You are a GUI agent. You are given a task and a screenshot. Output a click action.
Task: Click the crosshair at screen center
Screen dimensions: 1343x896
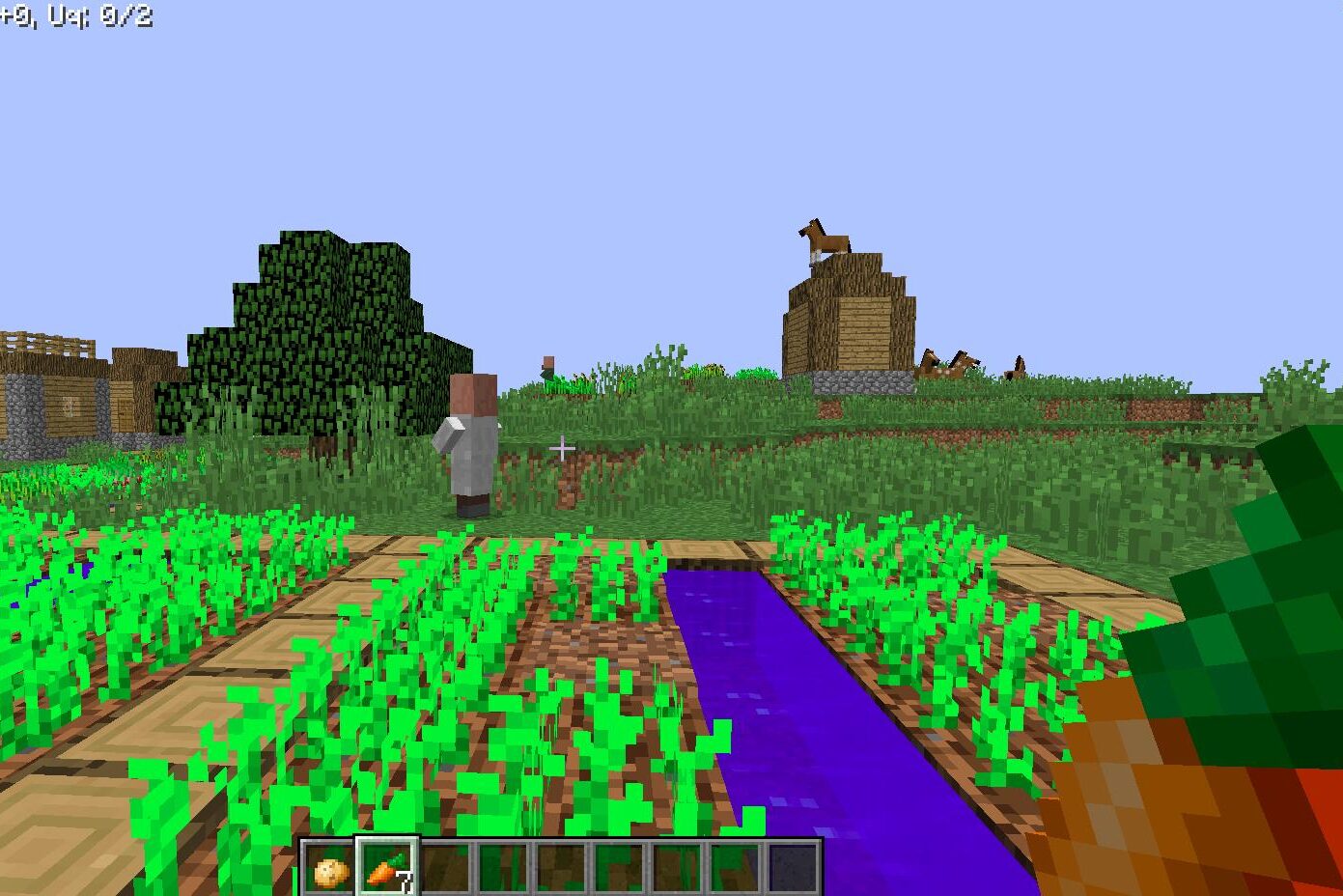pos(560,448)
